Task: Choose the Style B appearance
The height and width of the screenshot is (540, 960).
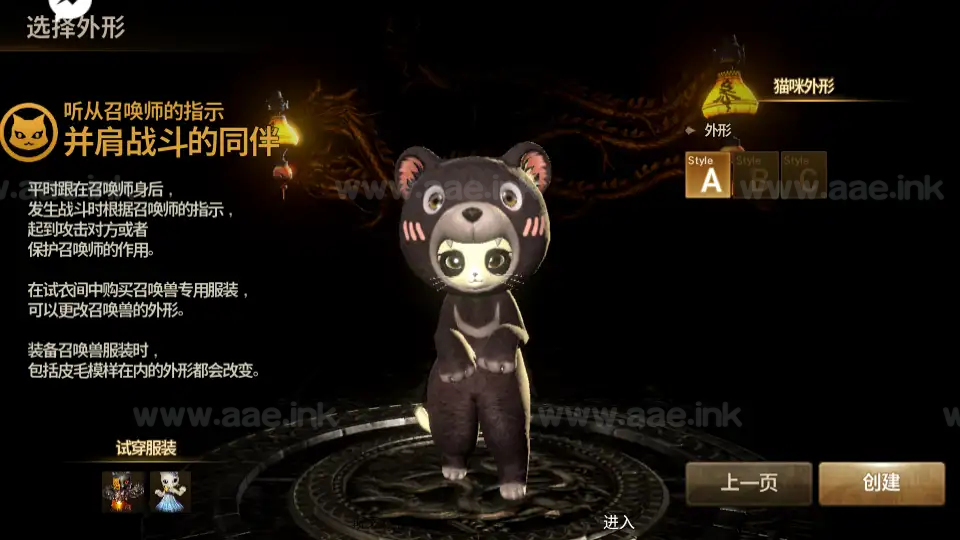Action: tap(756, 175)
